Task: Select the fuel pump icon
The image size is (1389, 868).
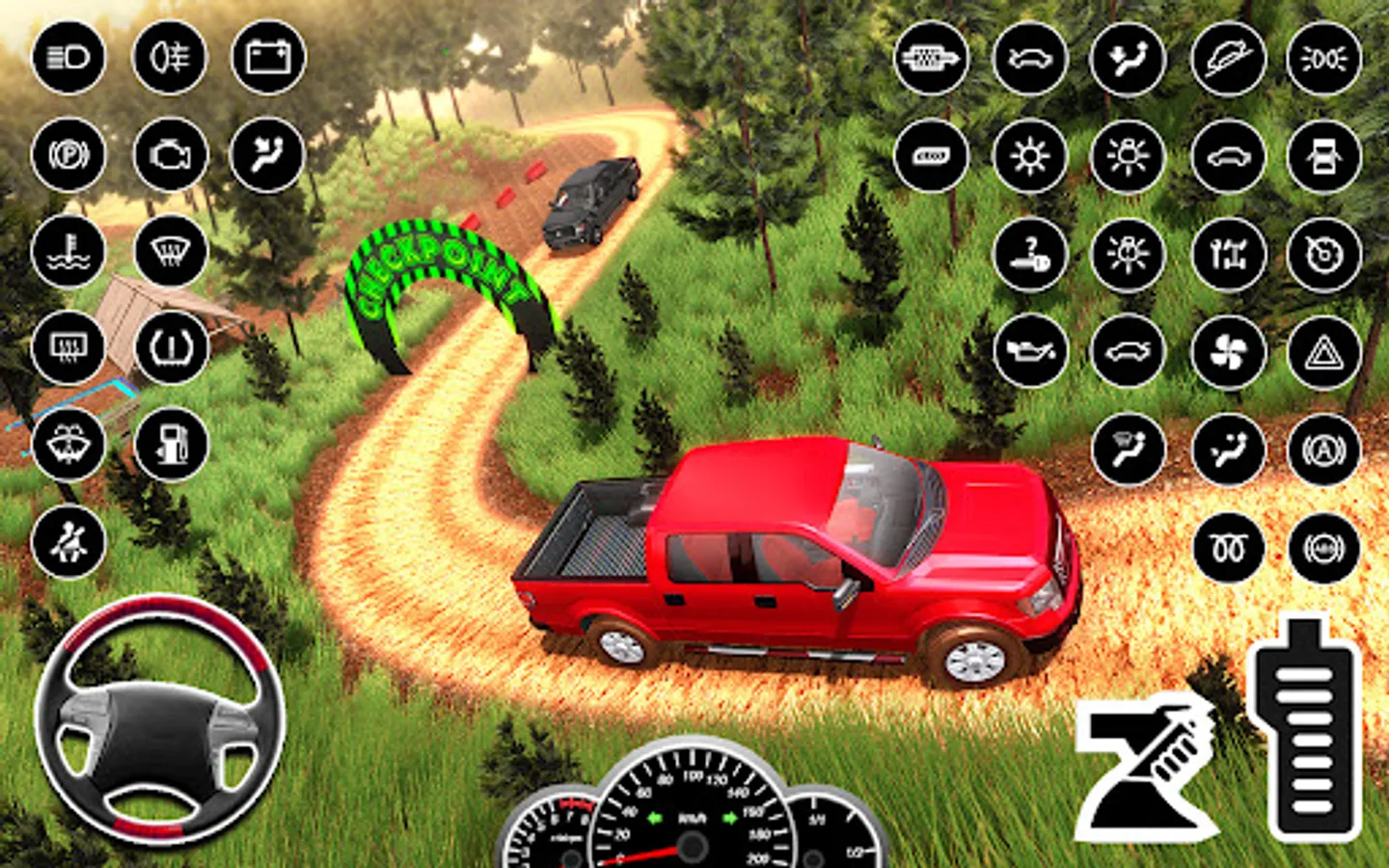Action: 171,444
